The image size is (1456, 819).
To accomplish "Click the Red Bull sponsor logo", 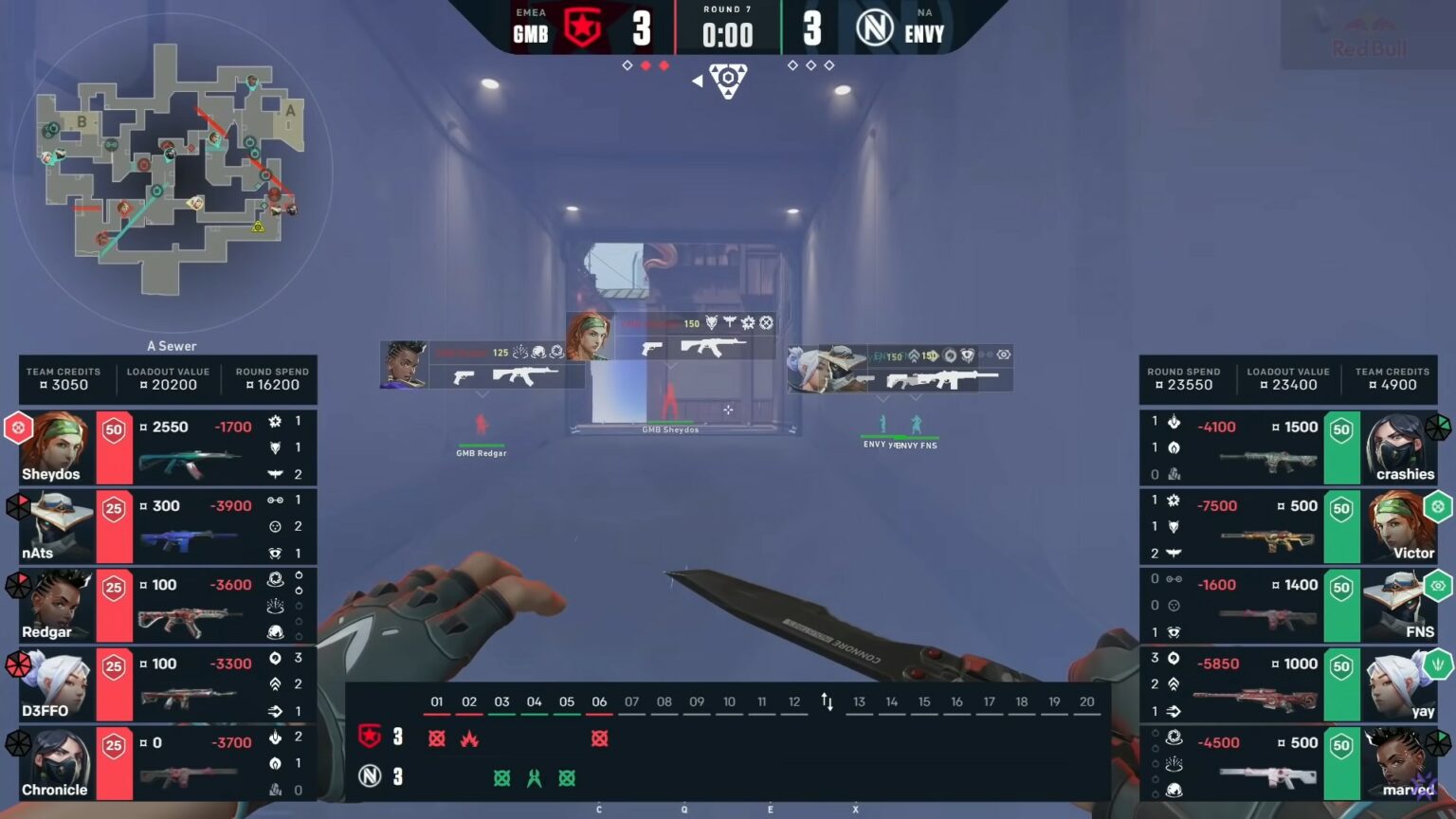I will 1368,36.
